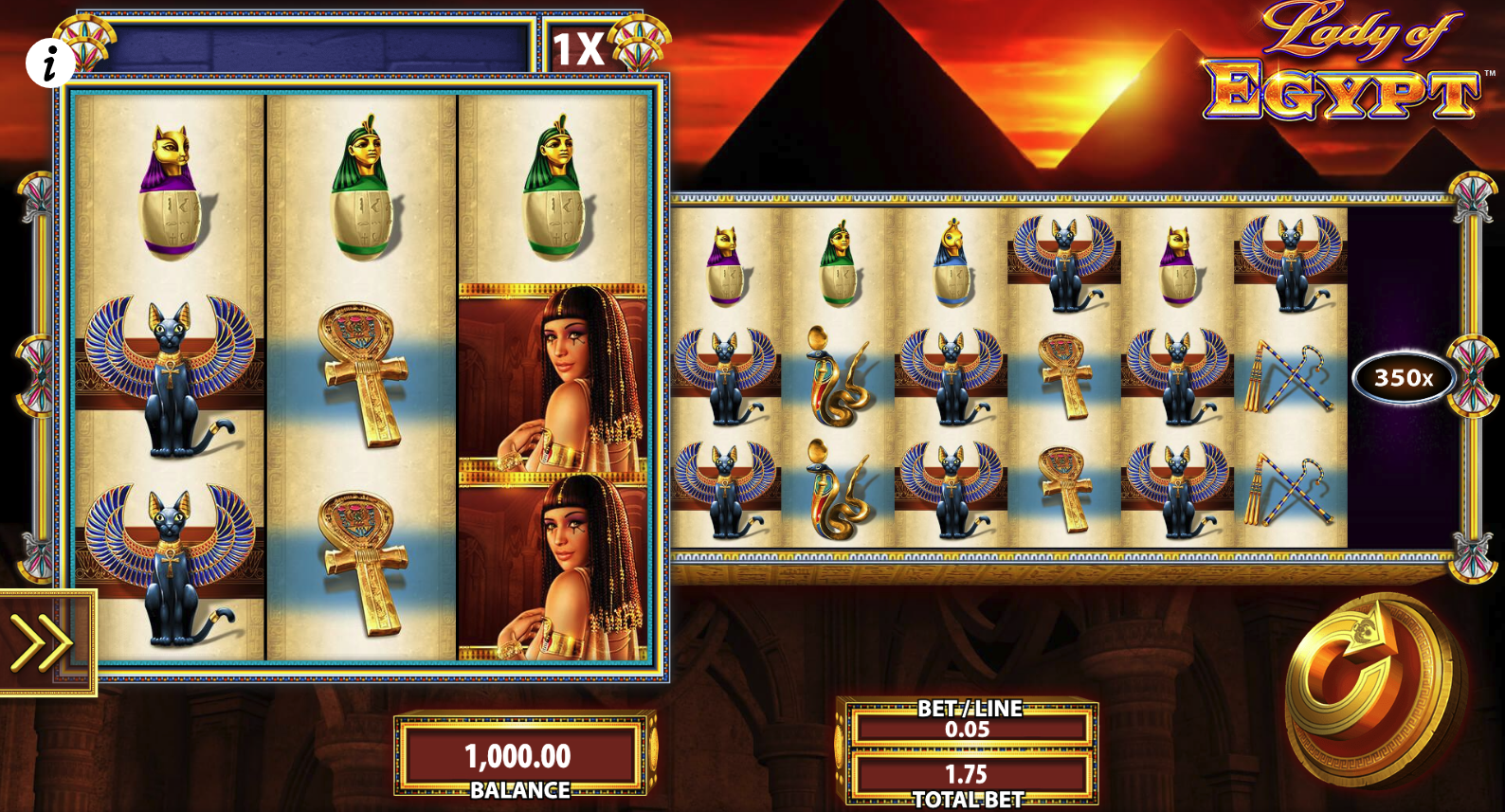1505x812 pixels.
Task: Open the Total Bet selector
Action: point(968,774)
